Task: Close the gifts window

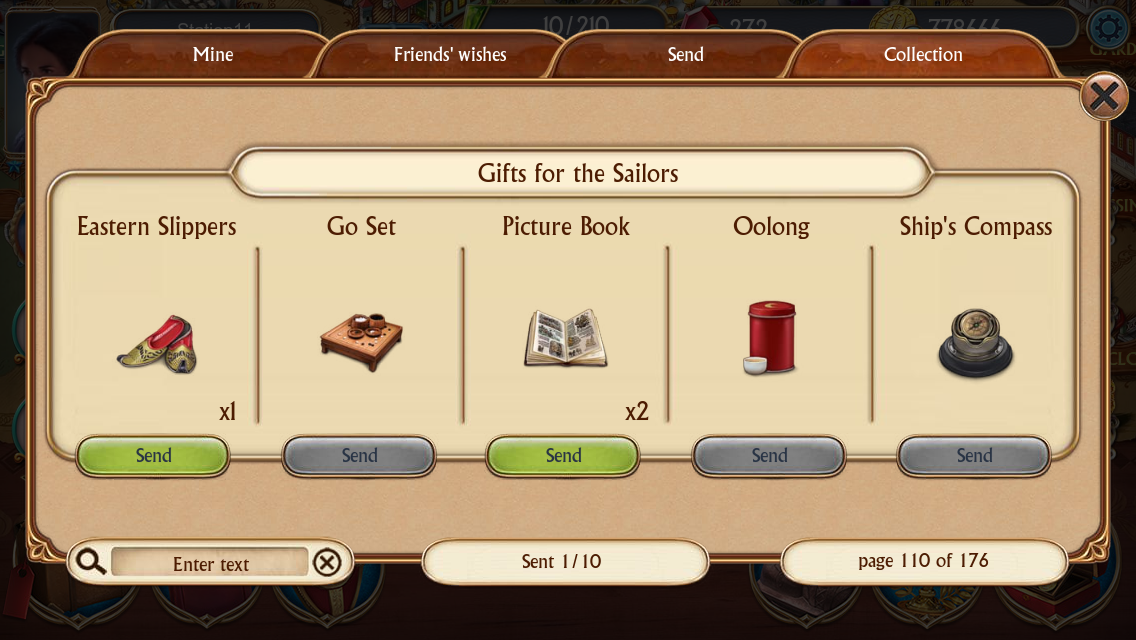Action: pos(1103,97)
